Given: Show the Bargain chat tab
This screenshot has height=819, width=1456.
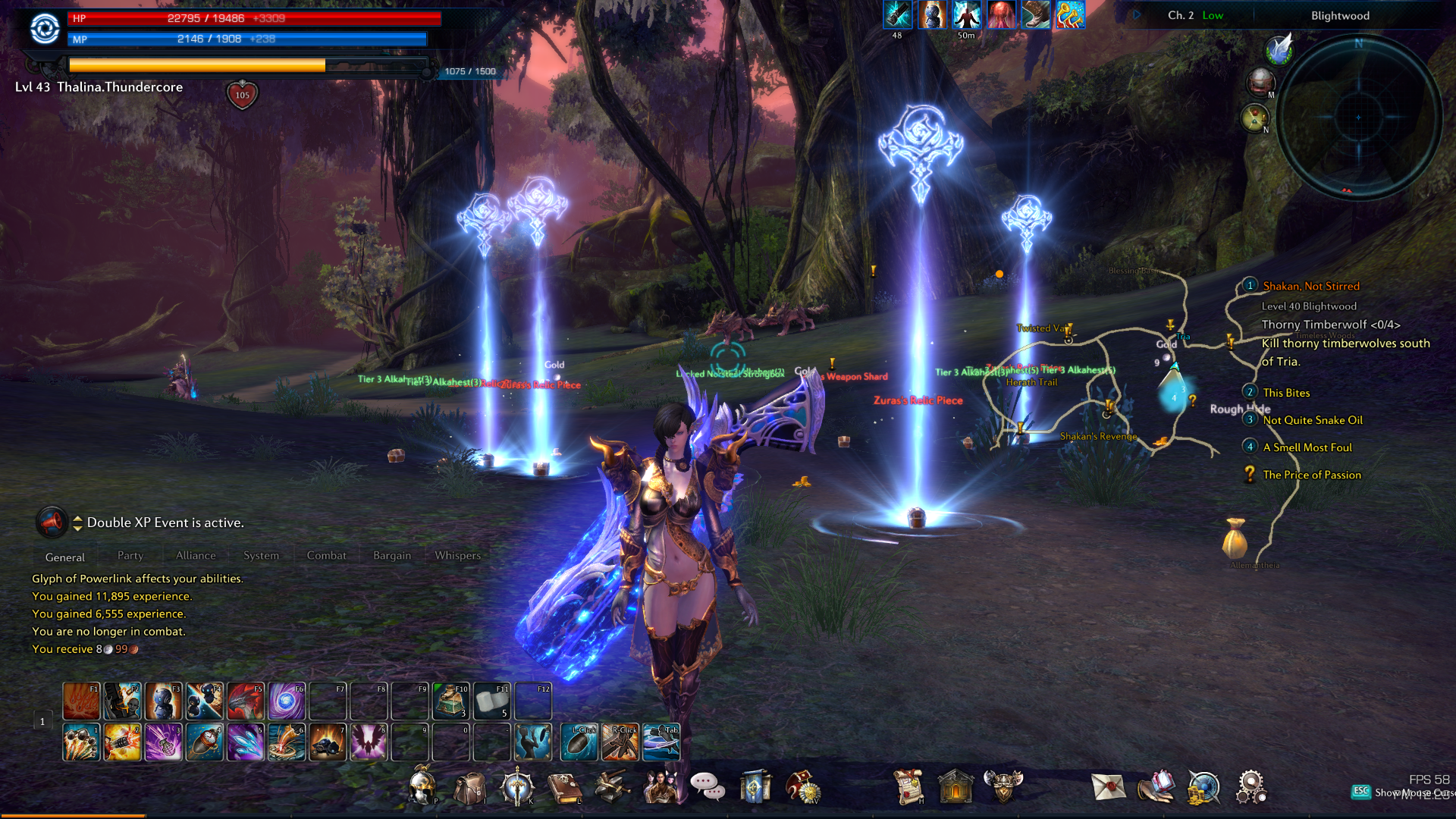Looking at the screenshot, I should [x=392, y=556].
